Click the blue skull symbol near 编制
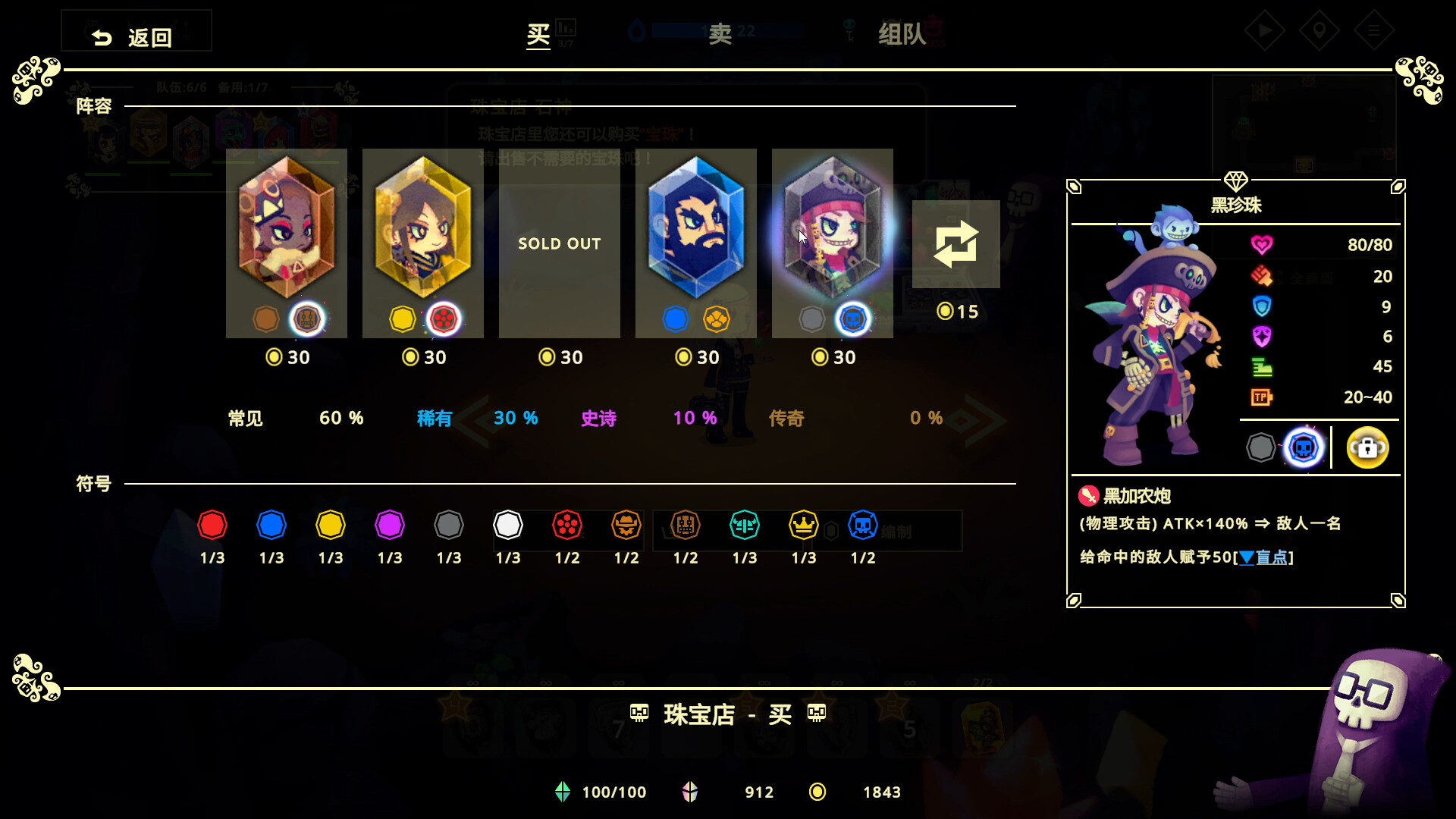The width and height of the screenshot is (1456, 819). (x=862, y=524)
